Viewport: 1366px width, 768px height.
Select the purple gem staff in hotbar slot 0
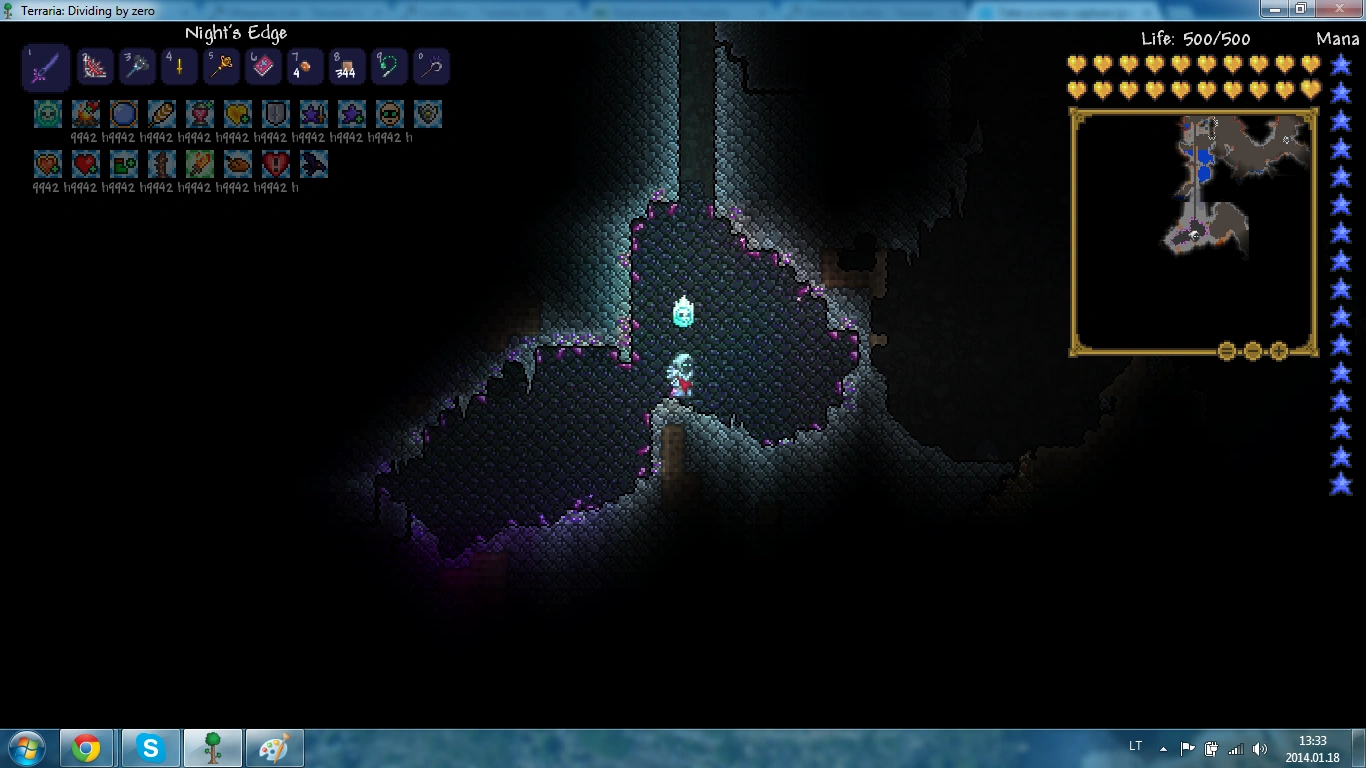430,65
